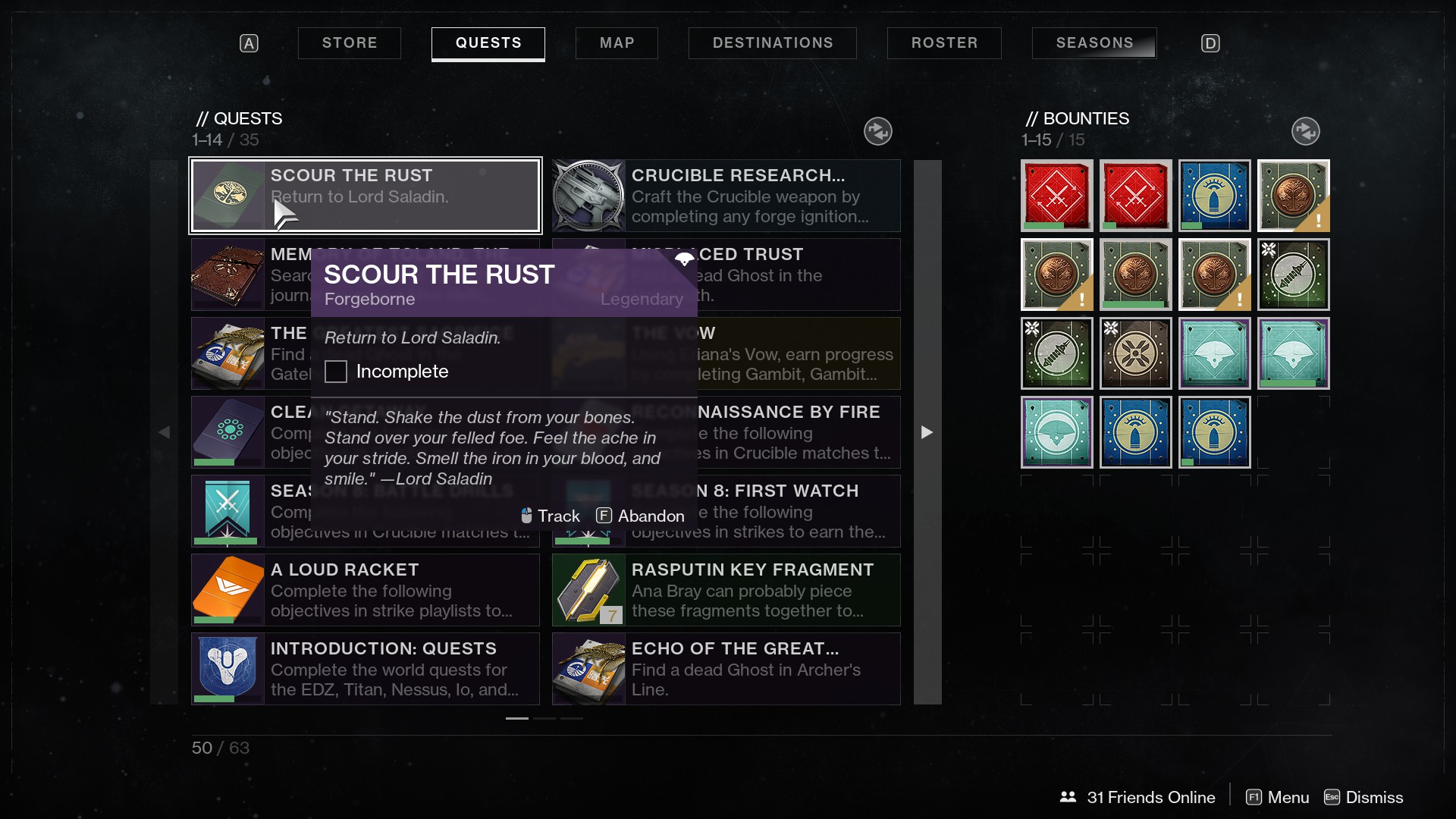The height and width of the screenshot is (819, 1456).
Task: Switch to the Seasons tab
Action: [x=1094, y=43]
